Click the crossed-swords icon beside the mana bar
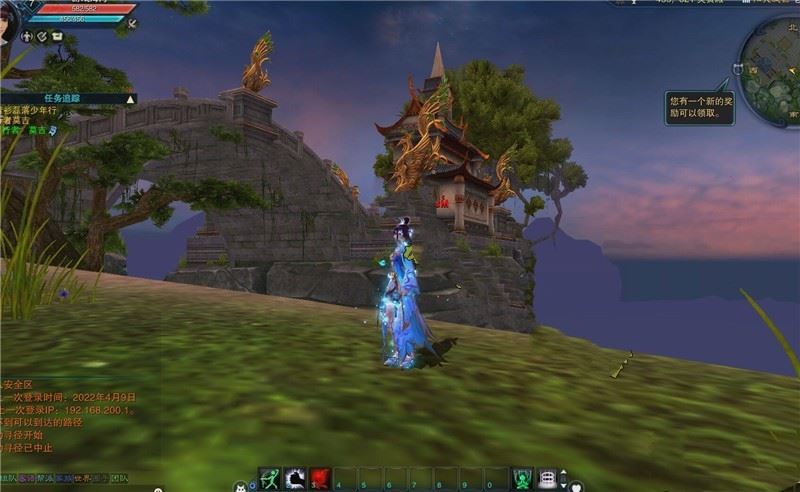 pyautogui.click(x=132, y=22)
